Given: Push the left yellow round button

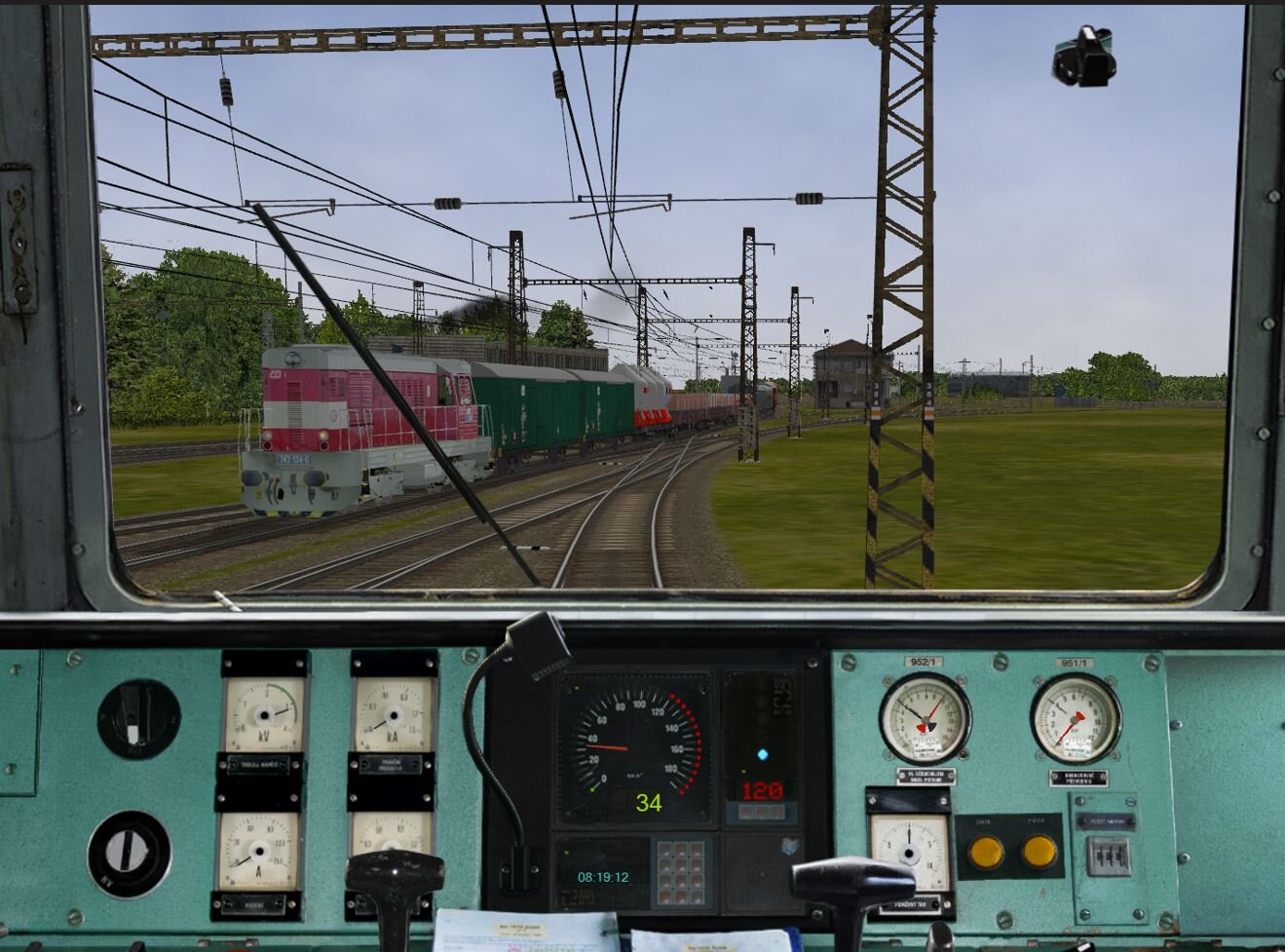Looking at the screenshot, I should tap(985, 853).
